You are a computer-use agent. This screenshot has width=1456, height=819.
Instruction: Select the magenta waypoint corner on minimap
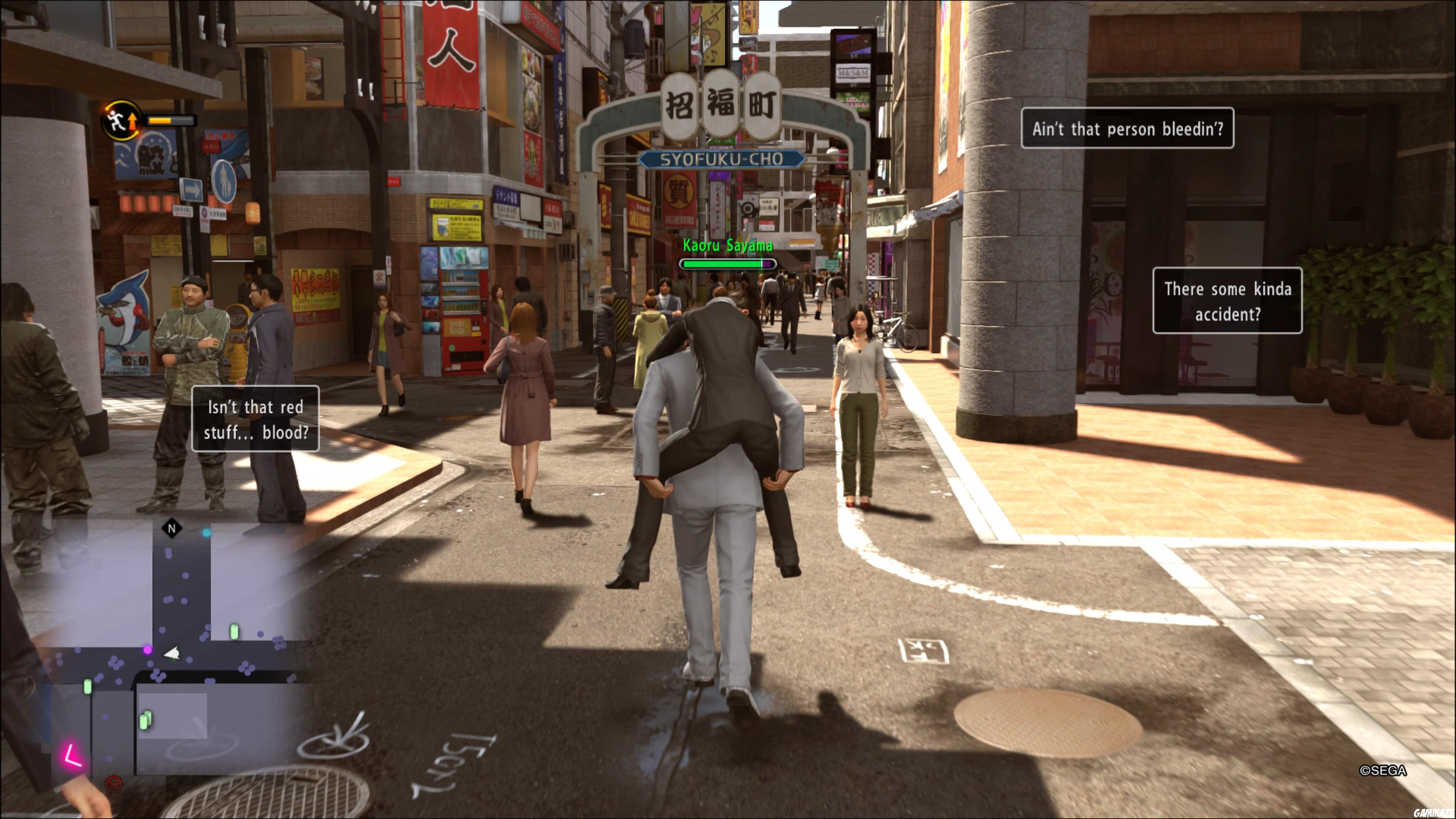point(72,756)
